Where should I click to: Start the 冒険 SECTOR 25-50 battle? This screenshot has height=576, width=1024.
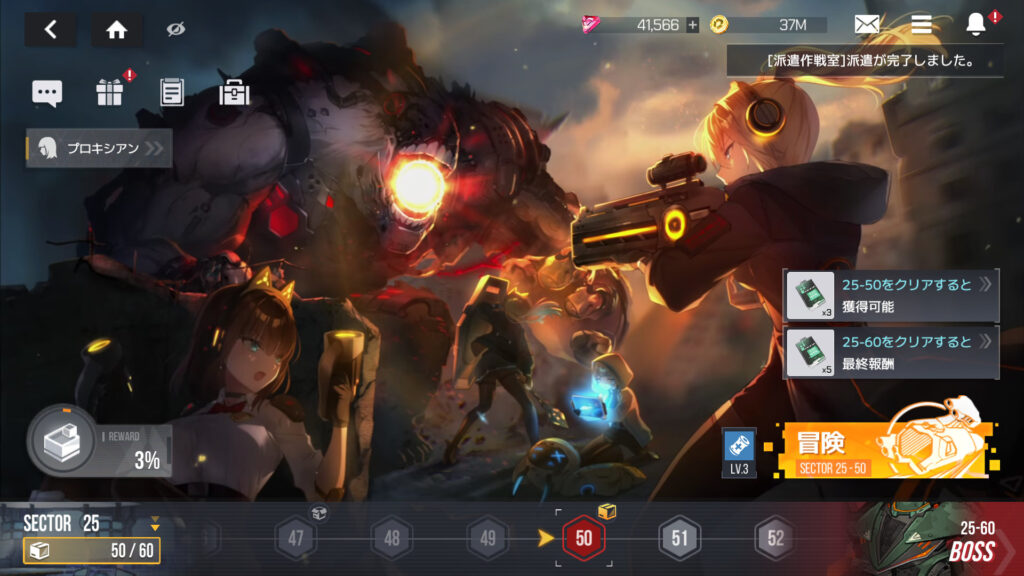(x=880, y=448)
